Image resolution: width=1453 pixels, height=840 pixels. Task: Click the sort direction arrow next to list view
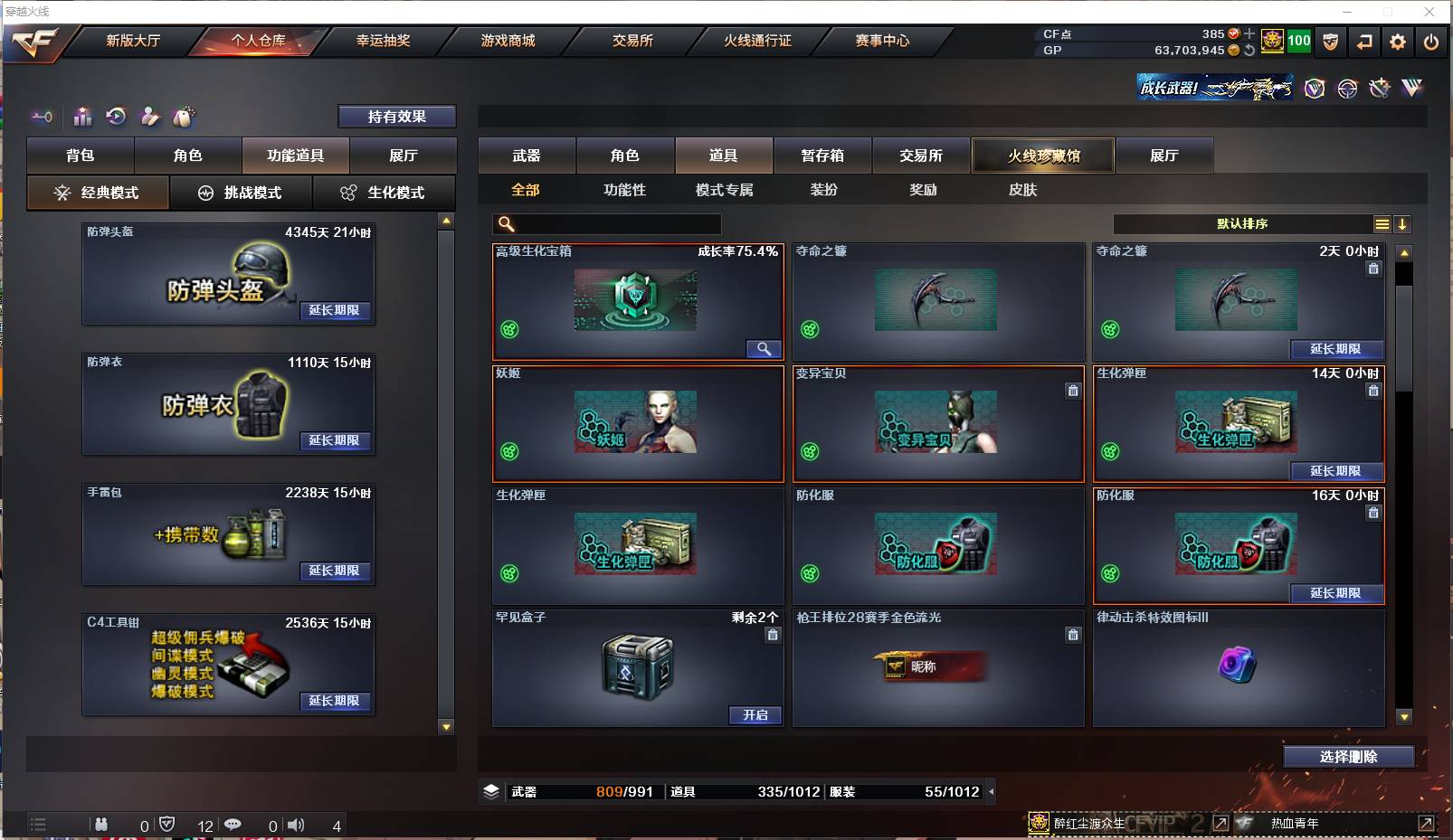click(1403, 223)
